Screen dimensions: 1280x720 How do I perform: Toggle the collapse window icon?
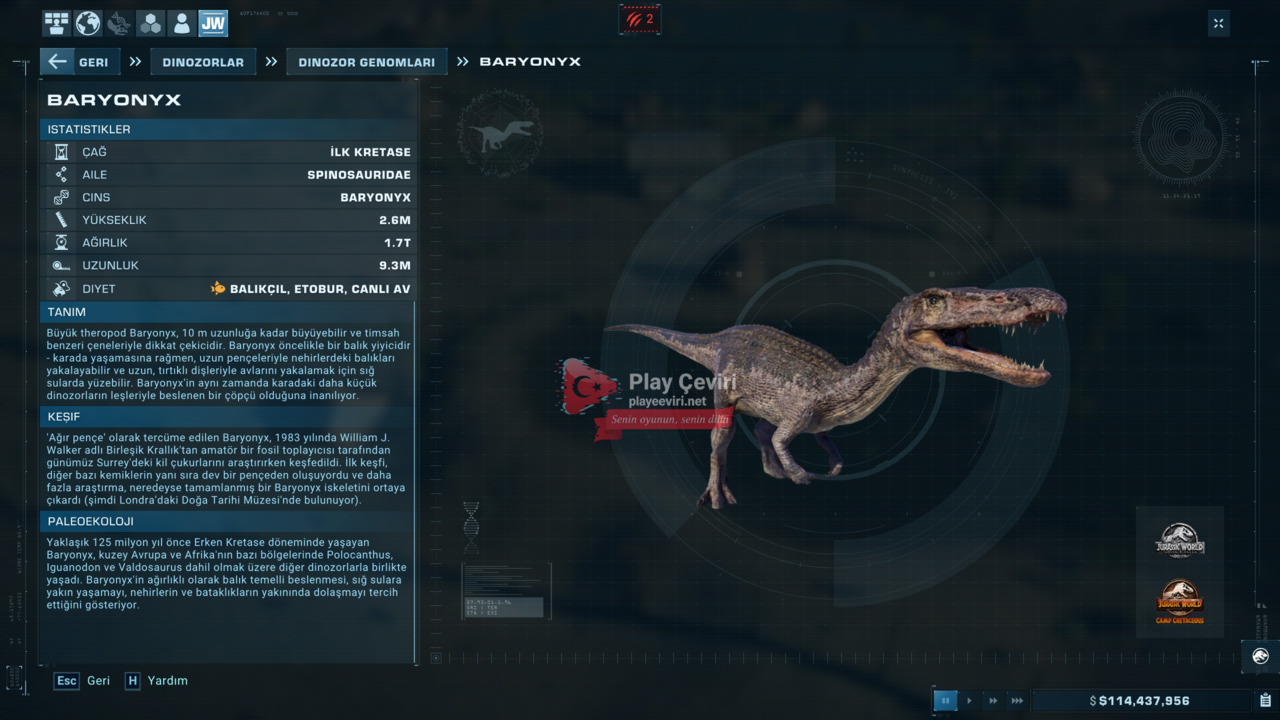tap(1218, 23)
